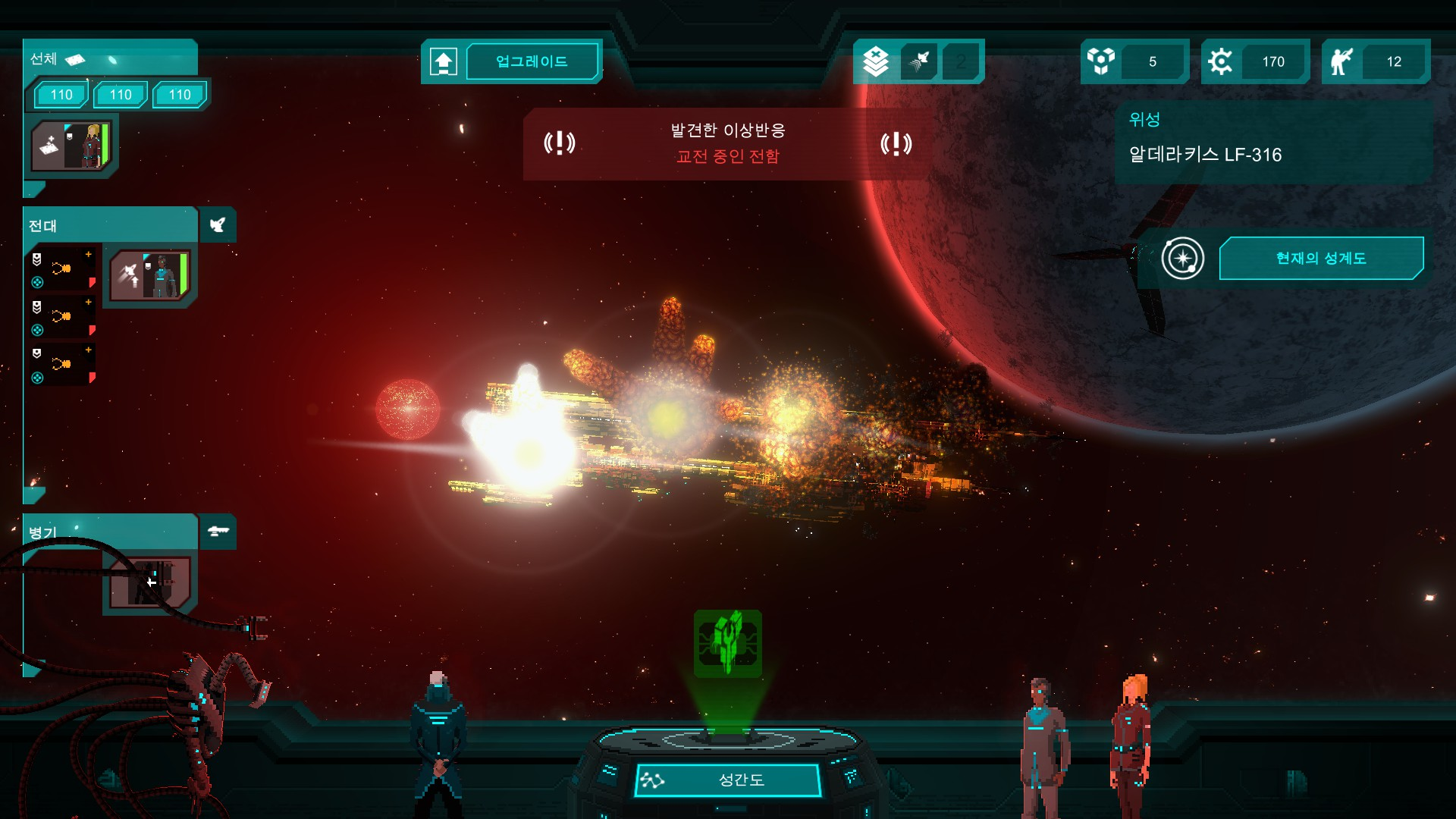
Task: Click the 선체 hull panel header
Action: (110, 58)
